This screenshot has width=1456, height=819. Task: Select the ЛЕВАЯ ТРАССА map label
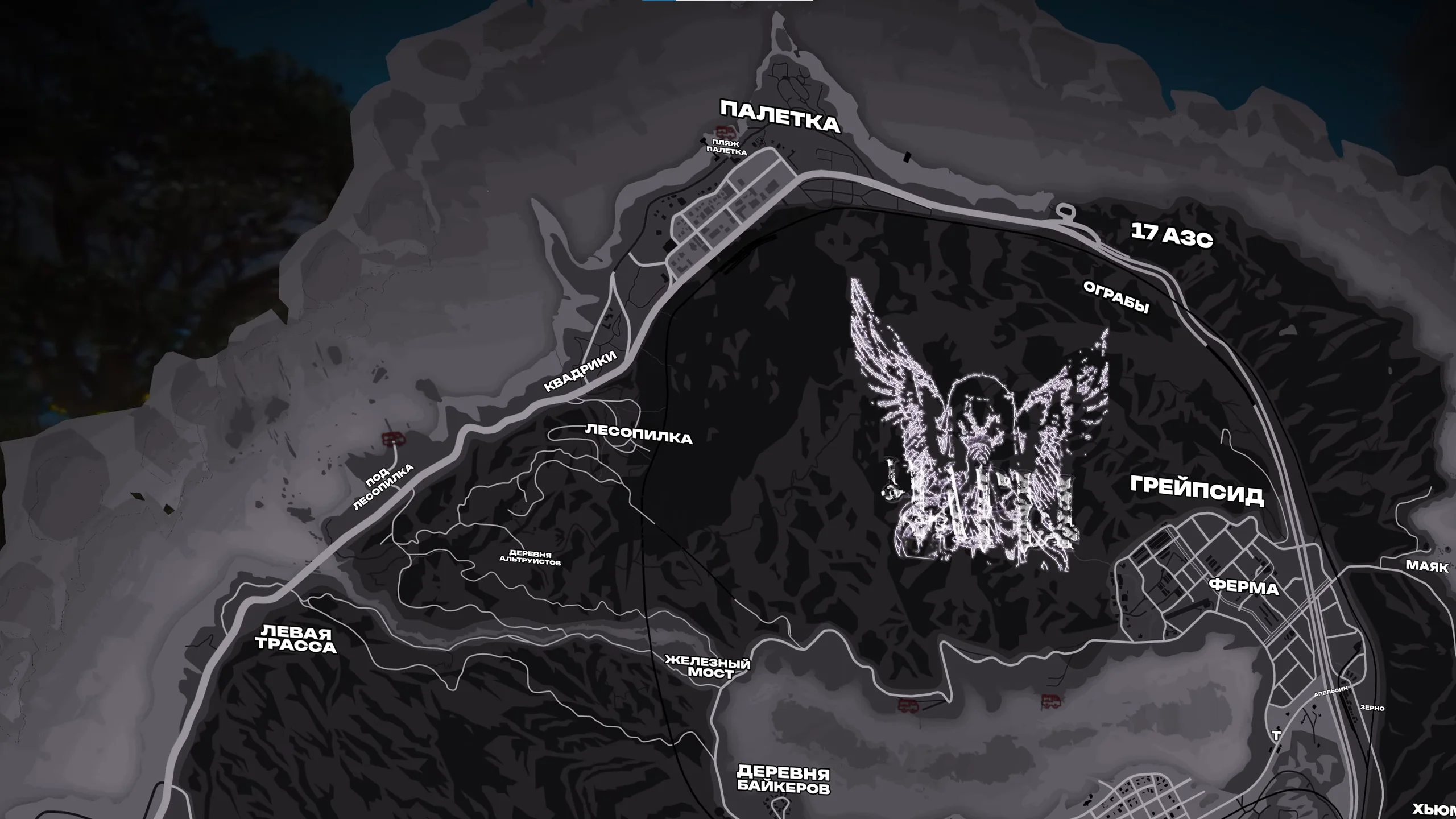pyautogui.click(x=296, y=640)
